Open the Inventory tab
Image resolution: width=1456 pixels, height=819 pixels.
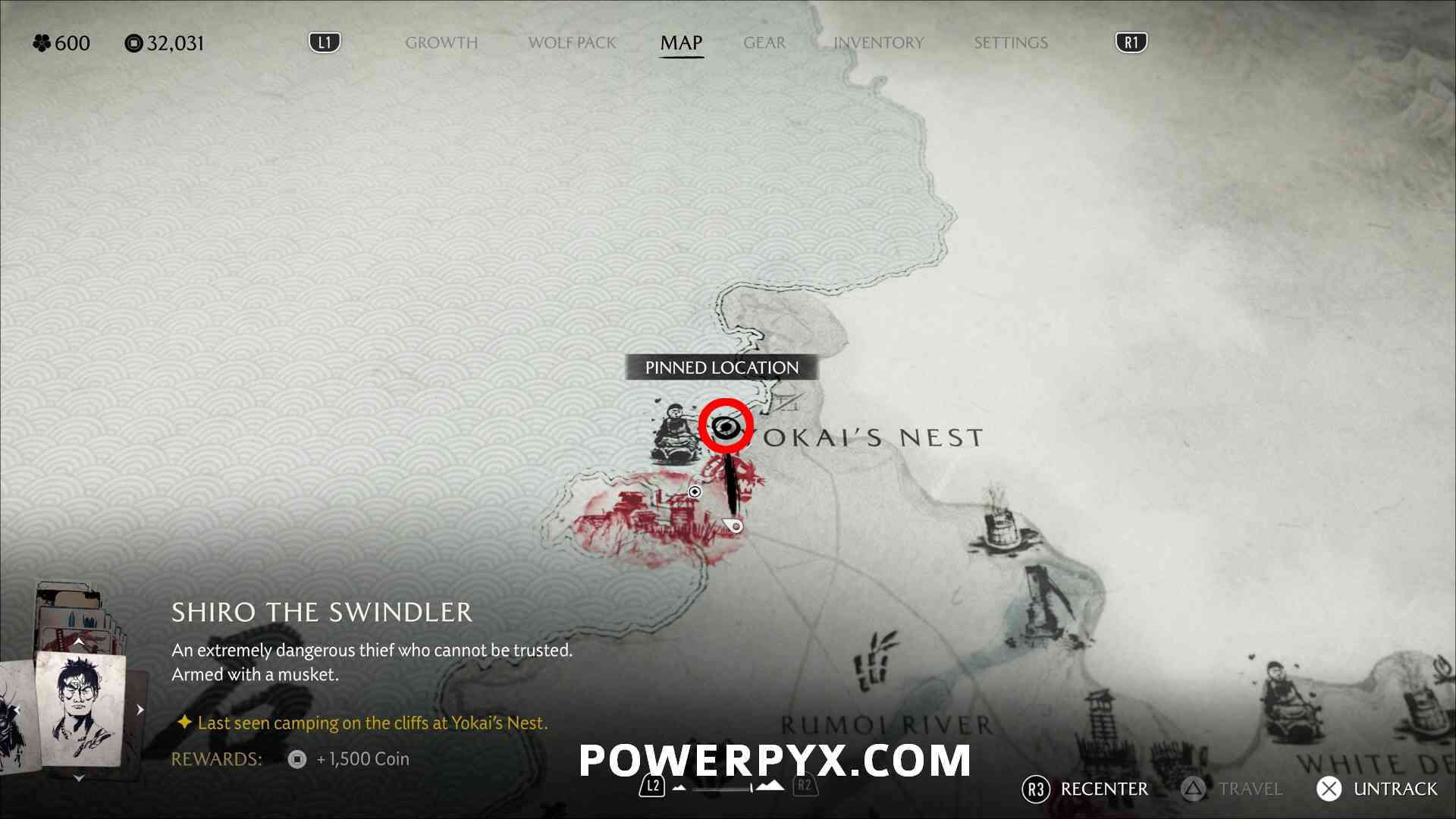878,43
